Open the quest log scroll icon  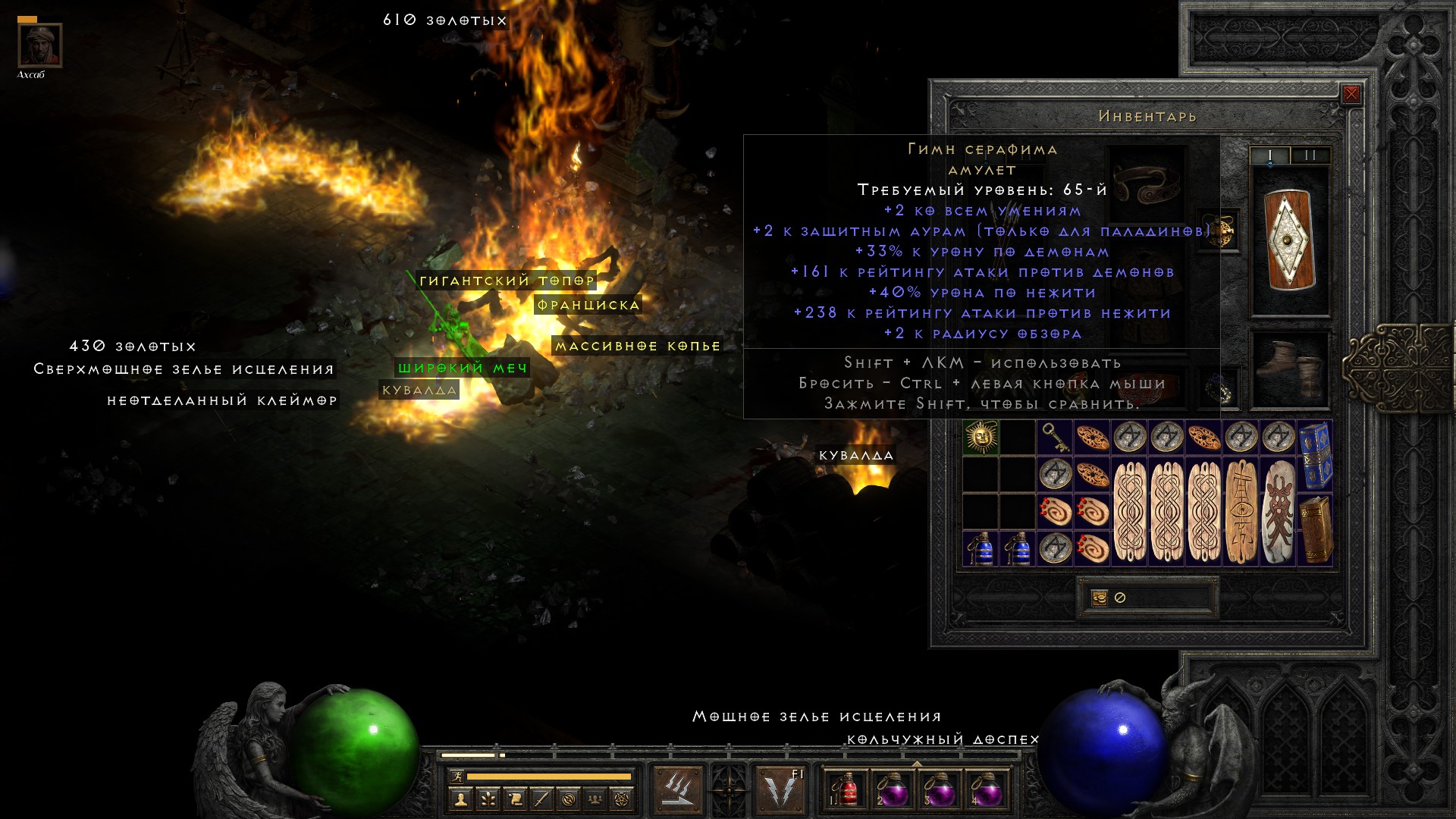[x=515, y=799]
